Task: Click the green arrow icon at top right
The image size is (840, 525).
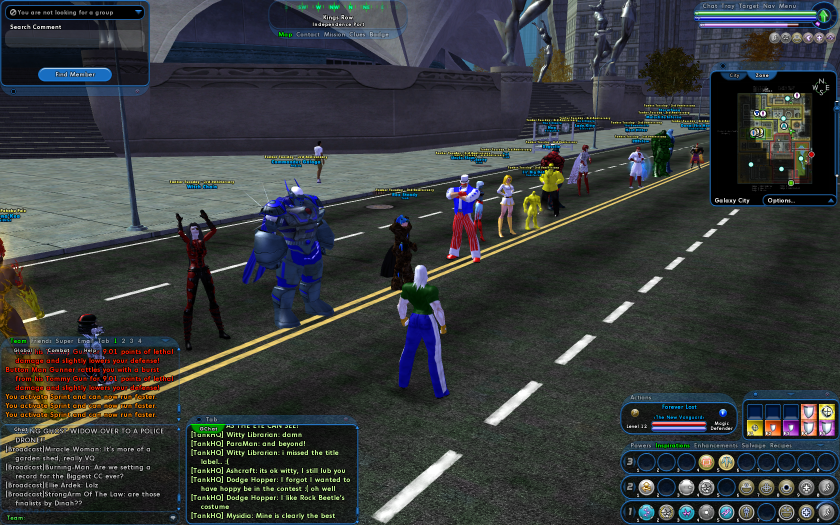Action: pyautogui.click(x=823, y=14)
